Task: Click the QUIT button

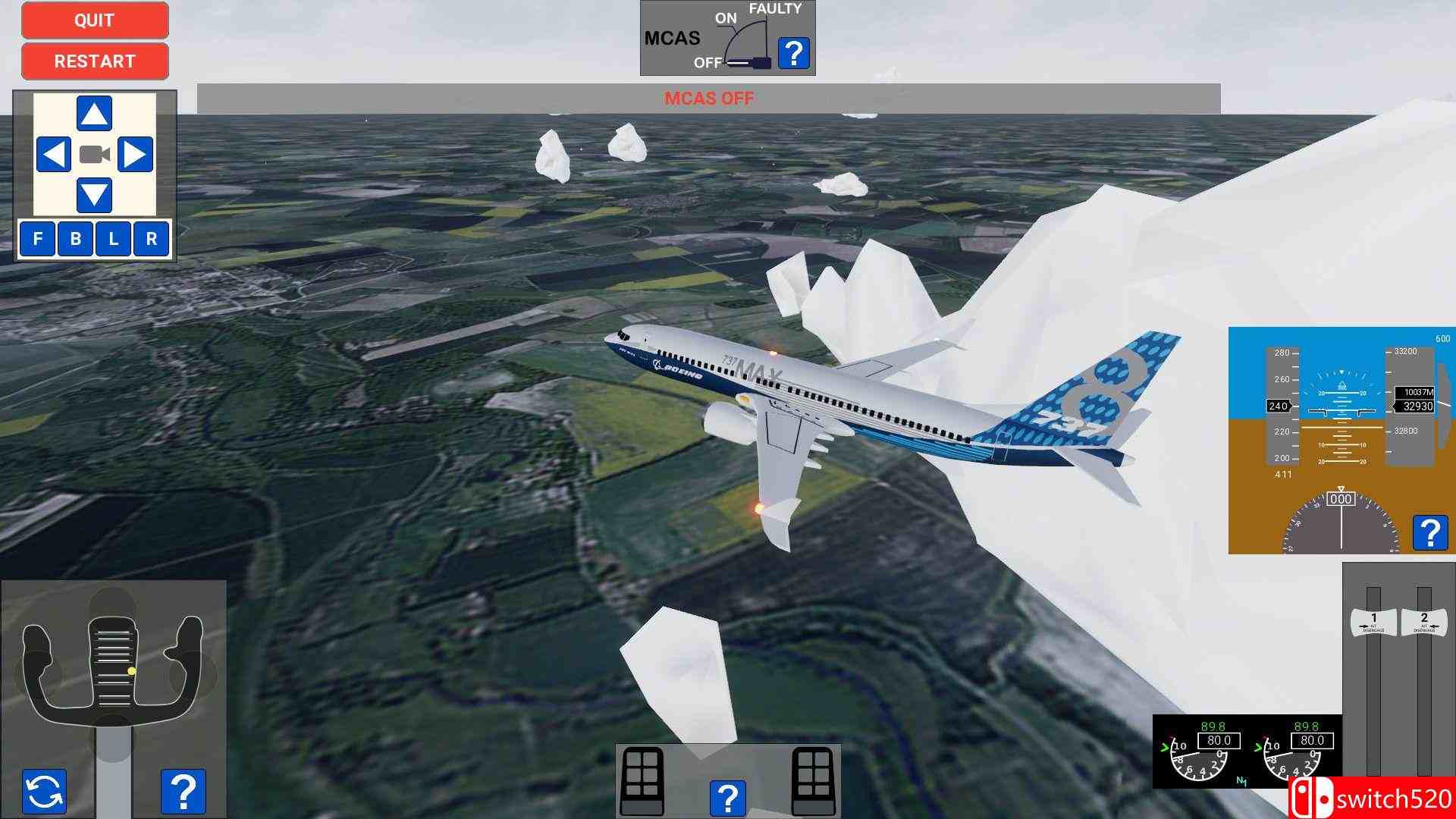Action: click(94, 20)
